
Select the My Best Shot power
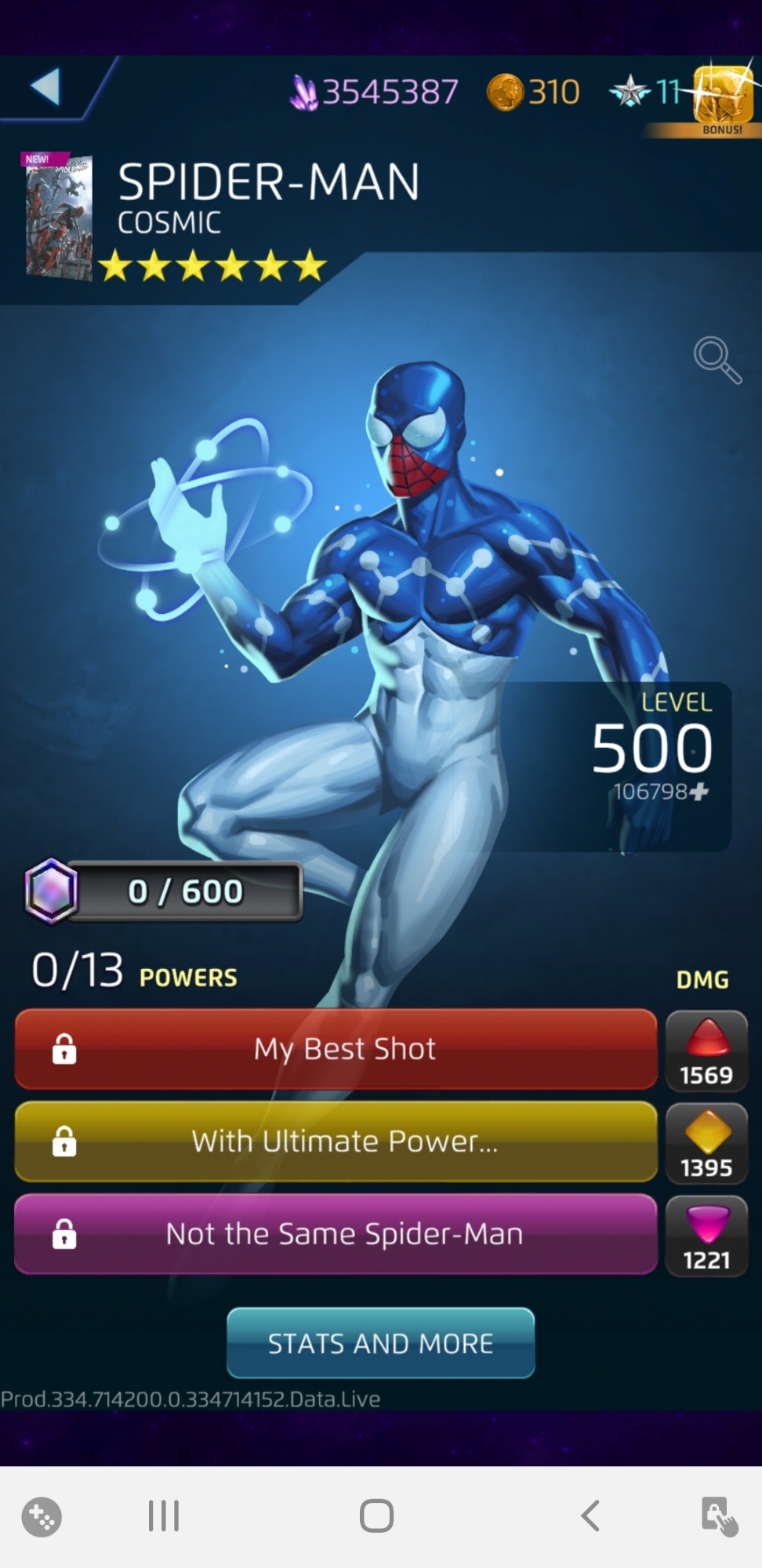[x=336, y=1049]
